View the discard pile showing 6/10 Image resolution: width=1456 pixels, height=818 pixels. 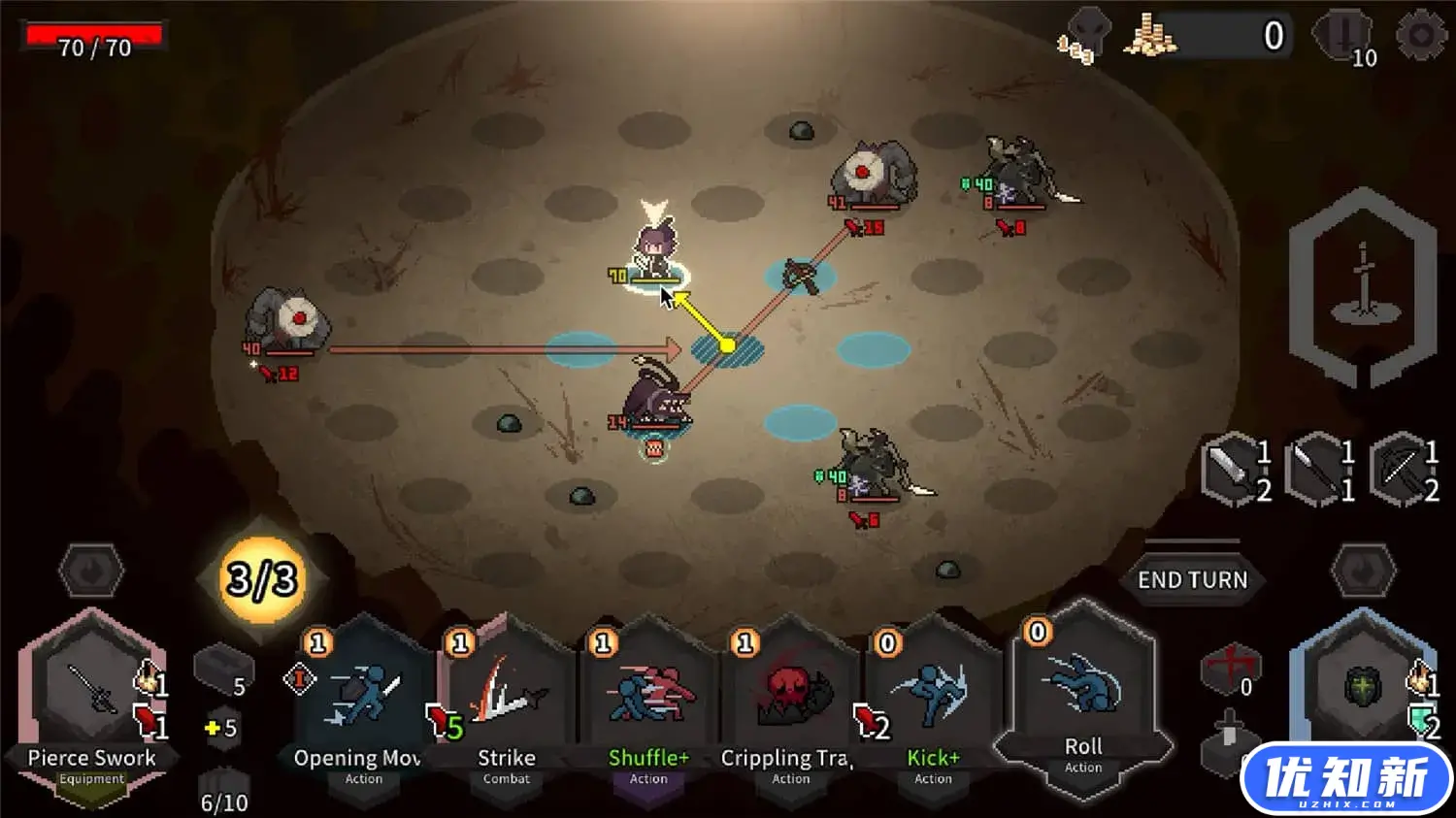tap(224, 791)
